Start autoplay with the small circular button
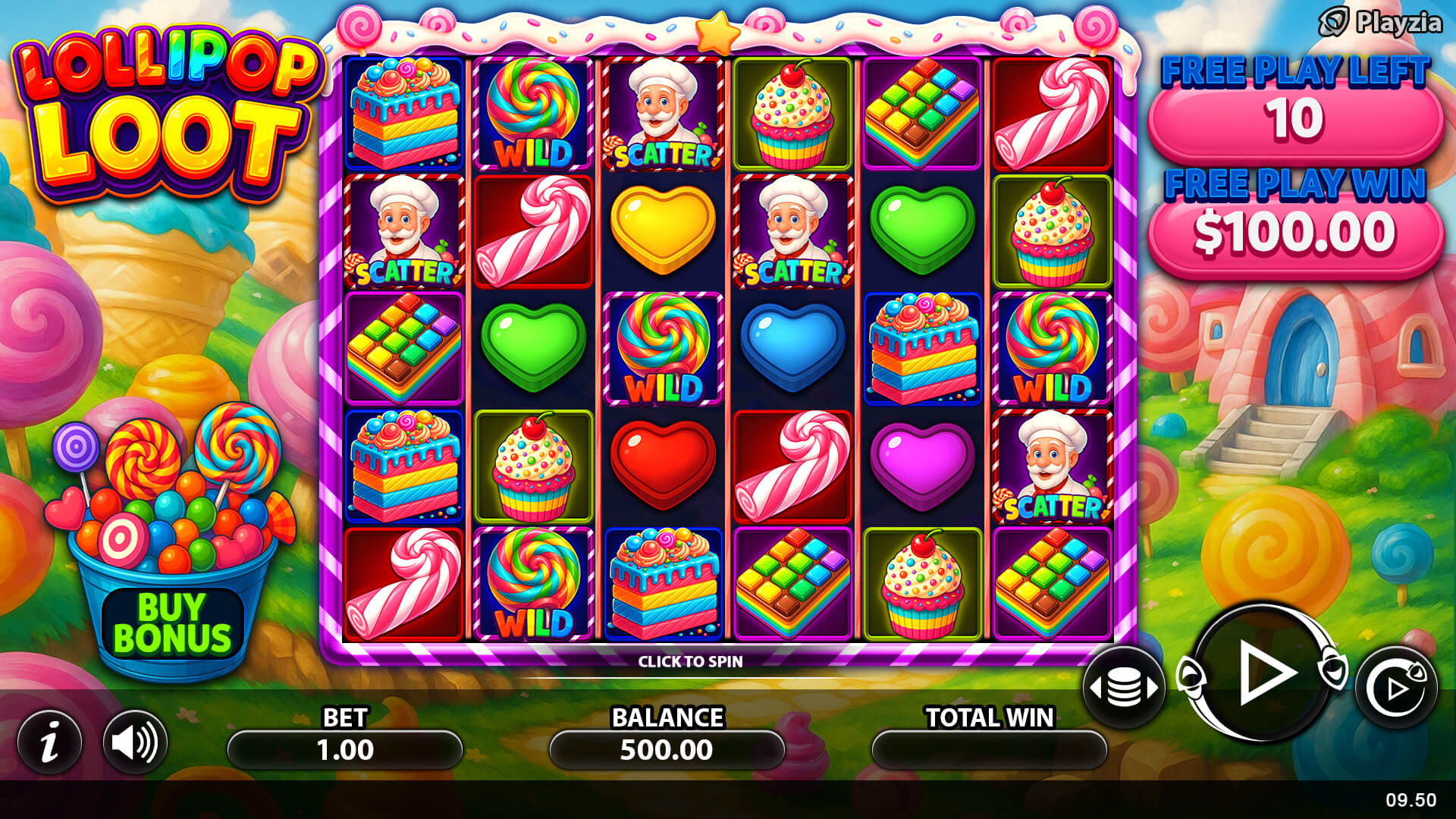The height and width of the screenshot is (819, 1456). coord(1396,687)
